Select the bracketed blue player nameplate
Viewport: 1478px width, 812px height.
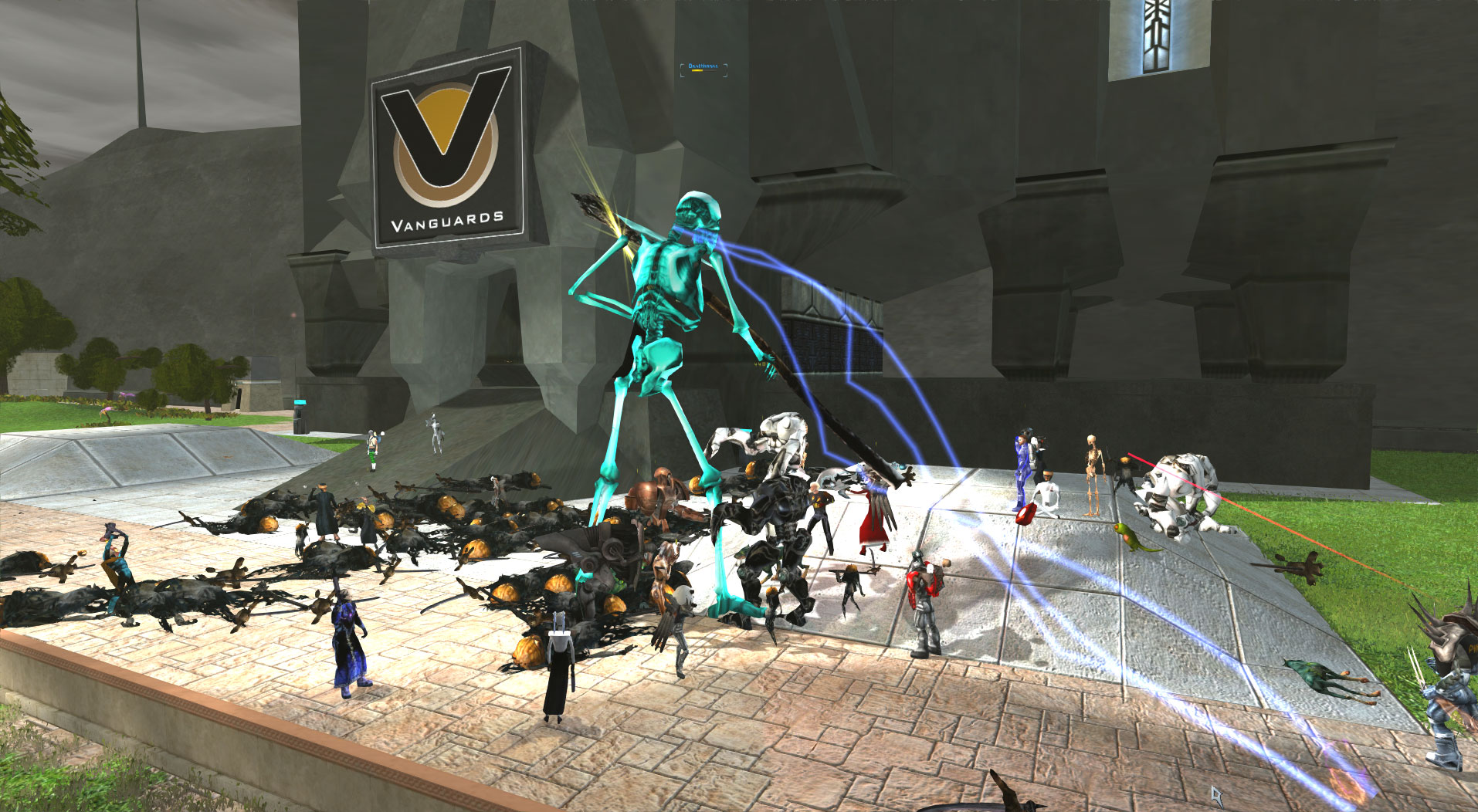click(703, 67)
